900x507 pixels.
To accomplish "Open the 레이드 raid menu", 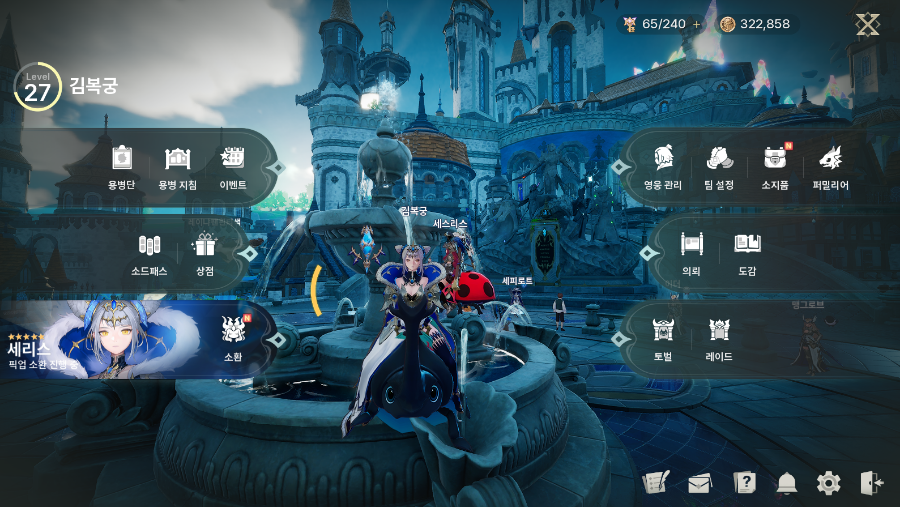I will [x=719, y=337].
